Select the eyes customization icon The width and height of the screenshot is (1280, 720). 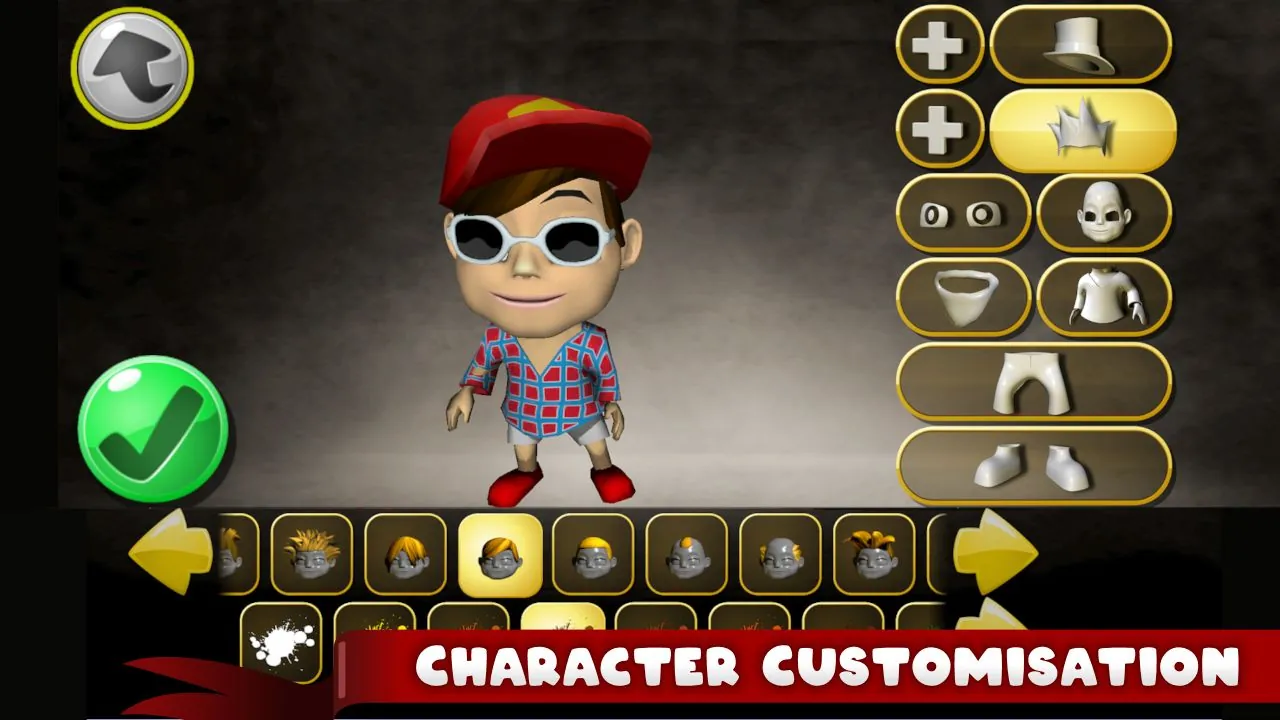tap(961, 216)
